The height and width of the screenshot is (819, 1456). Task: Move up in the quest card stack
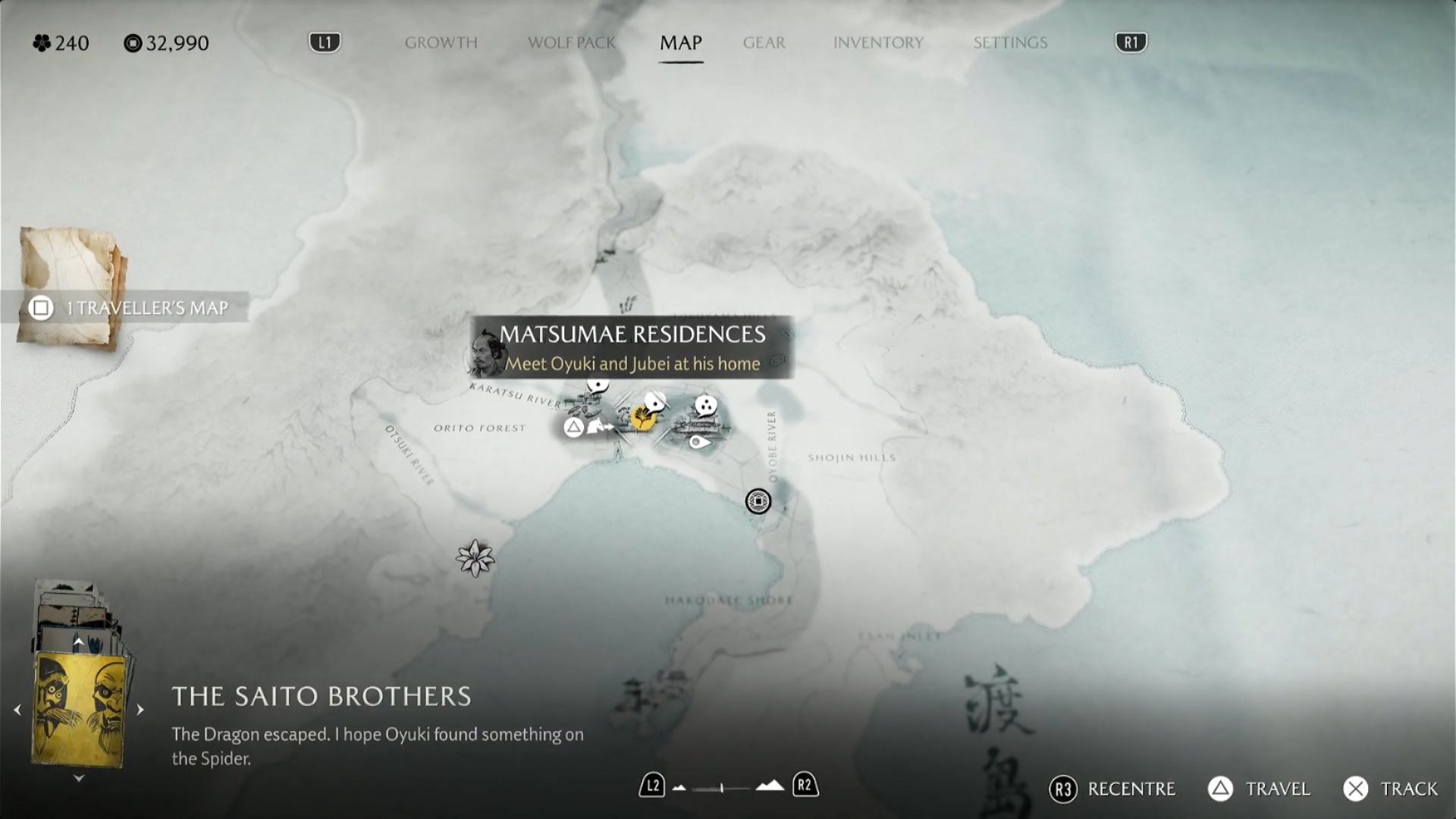78,642
